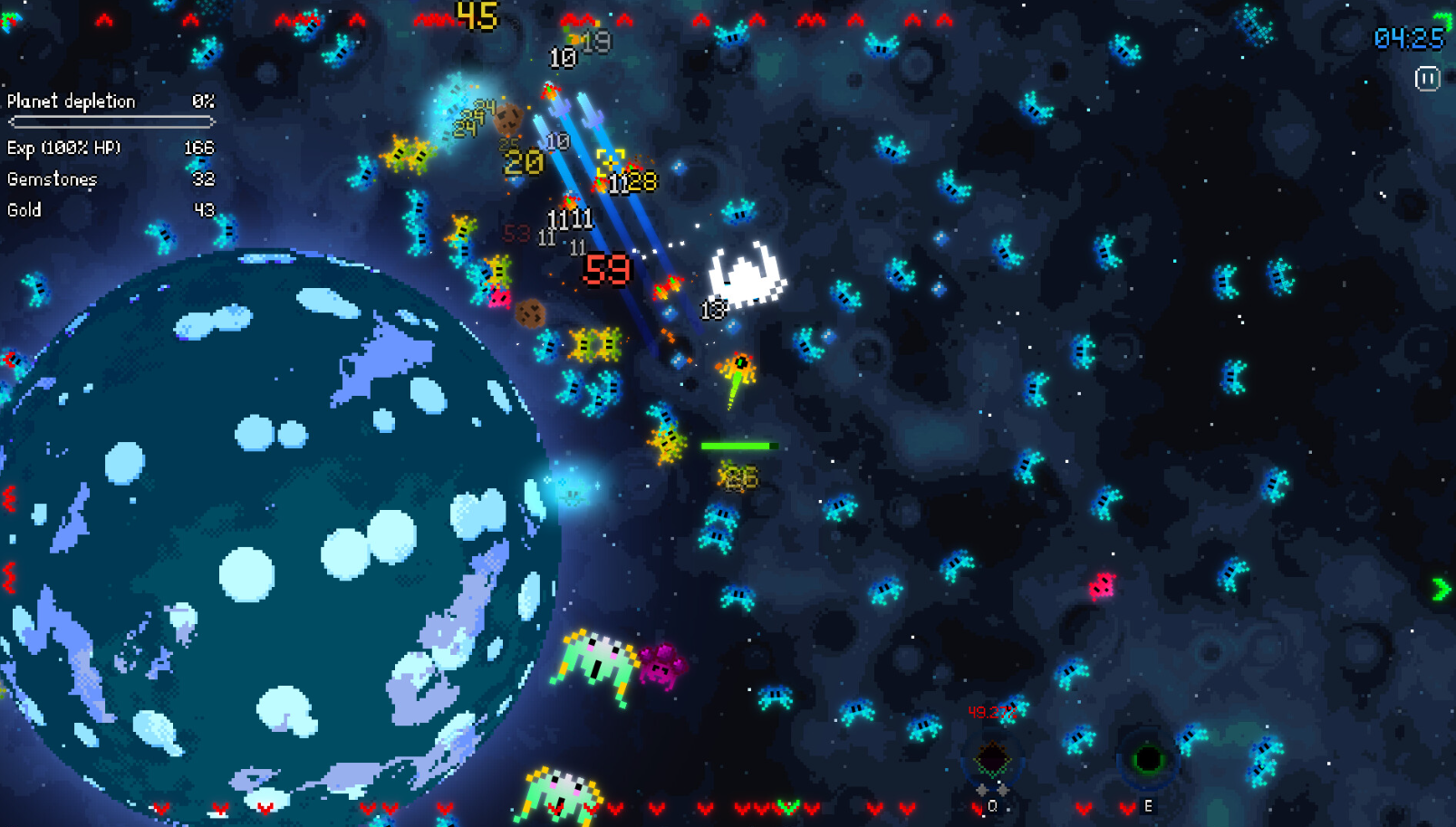Activate the dark diamond Q ability
Screen dimensions: 1456x827
coord(992,758)
